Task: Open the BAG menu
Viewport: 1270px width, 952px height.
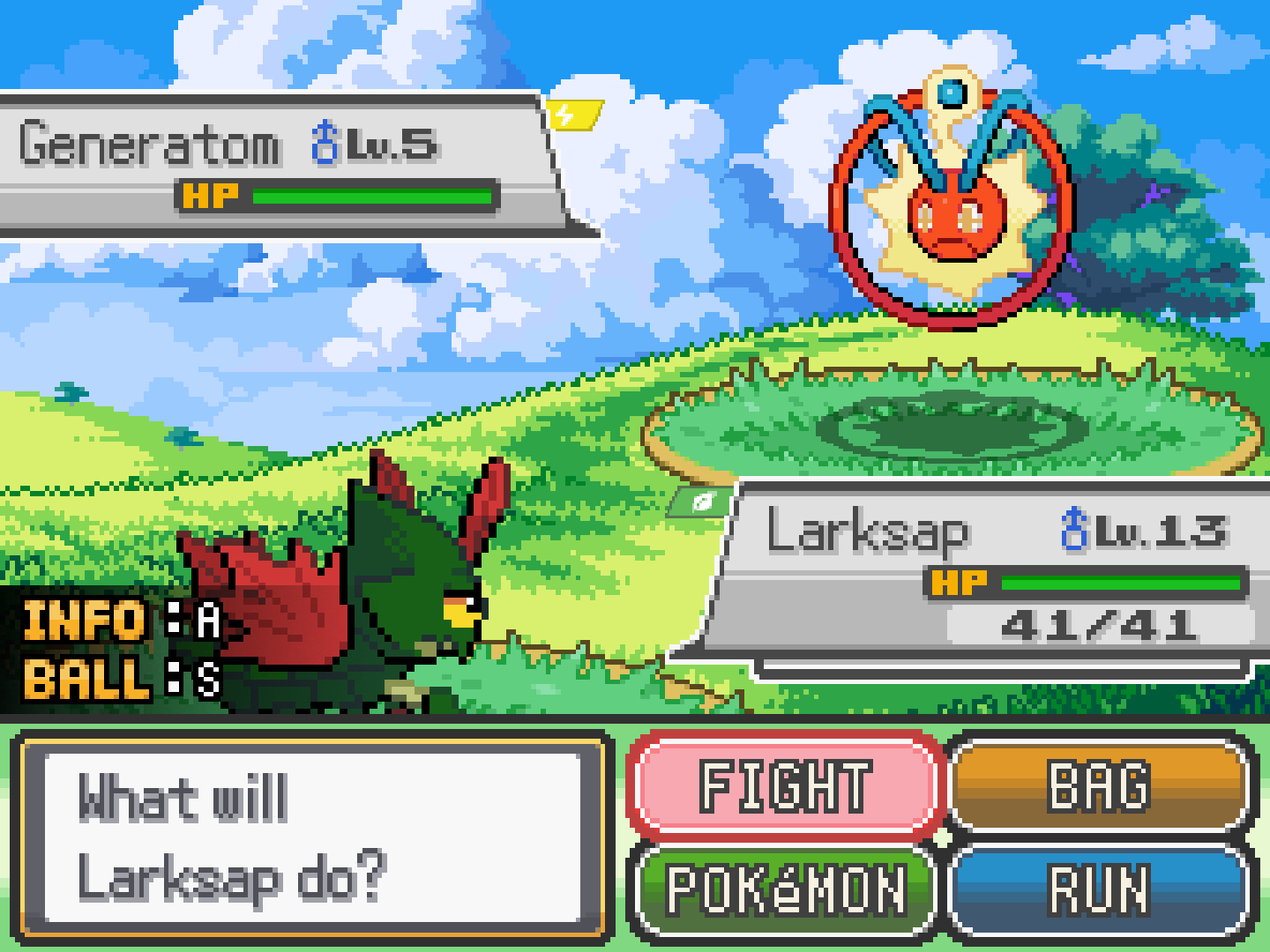Action: tap(1100, 785)
